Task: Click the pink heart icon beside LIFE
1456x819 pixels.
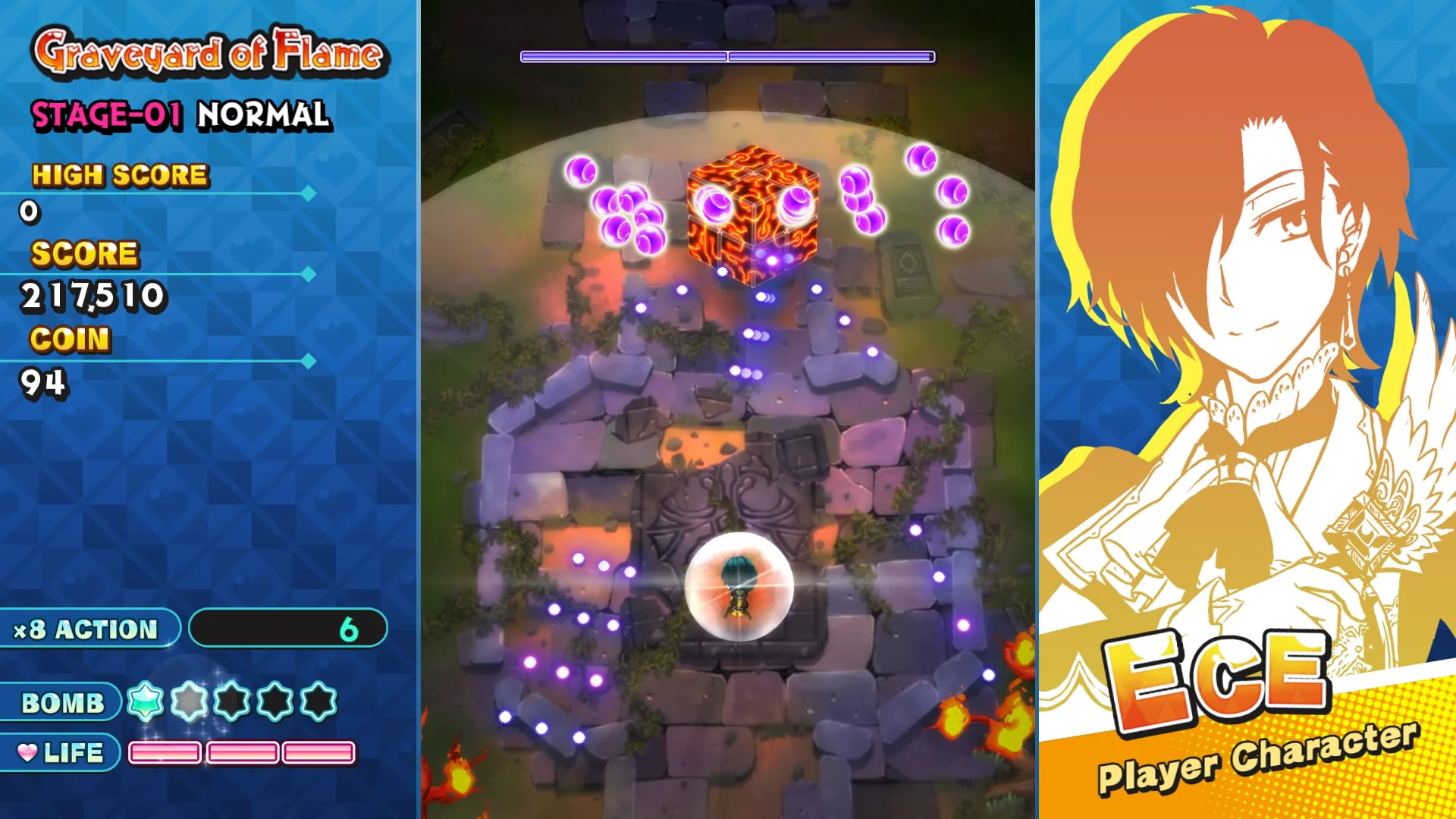Action: point(29,753)
